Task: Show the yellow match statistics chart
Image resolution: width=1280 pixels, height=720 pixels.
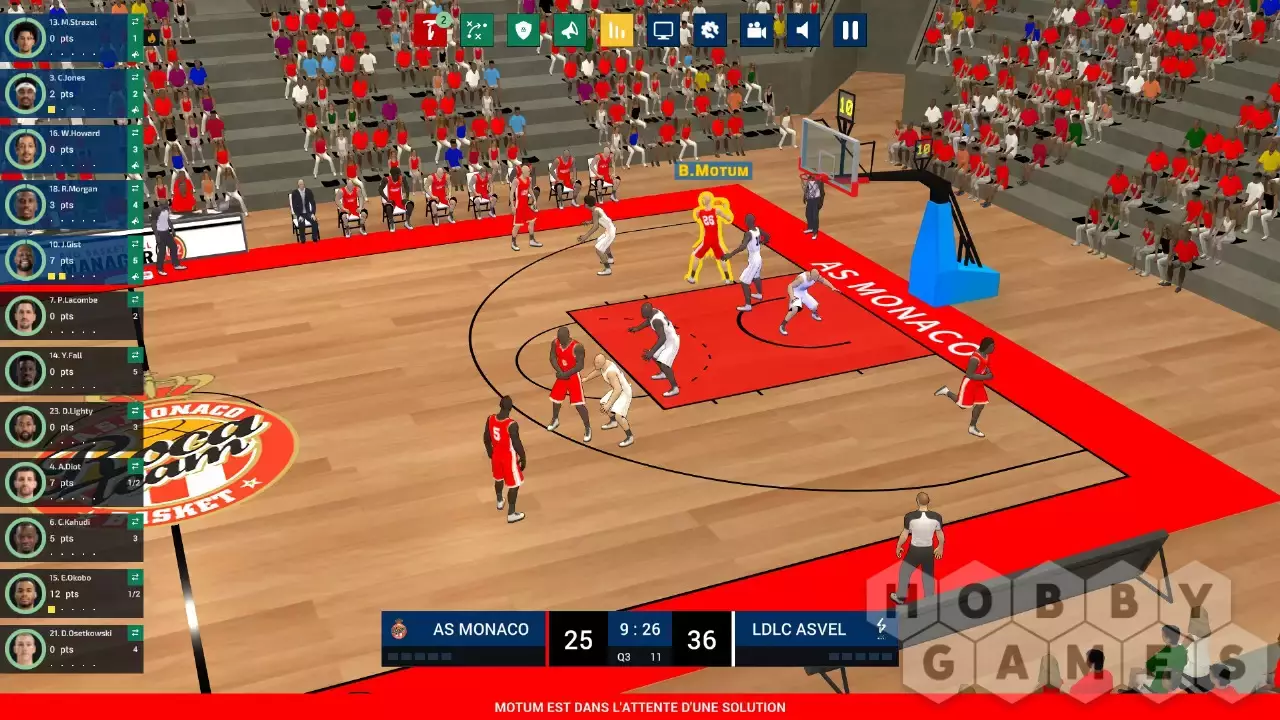Action: tap(617, 30)
